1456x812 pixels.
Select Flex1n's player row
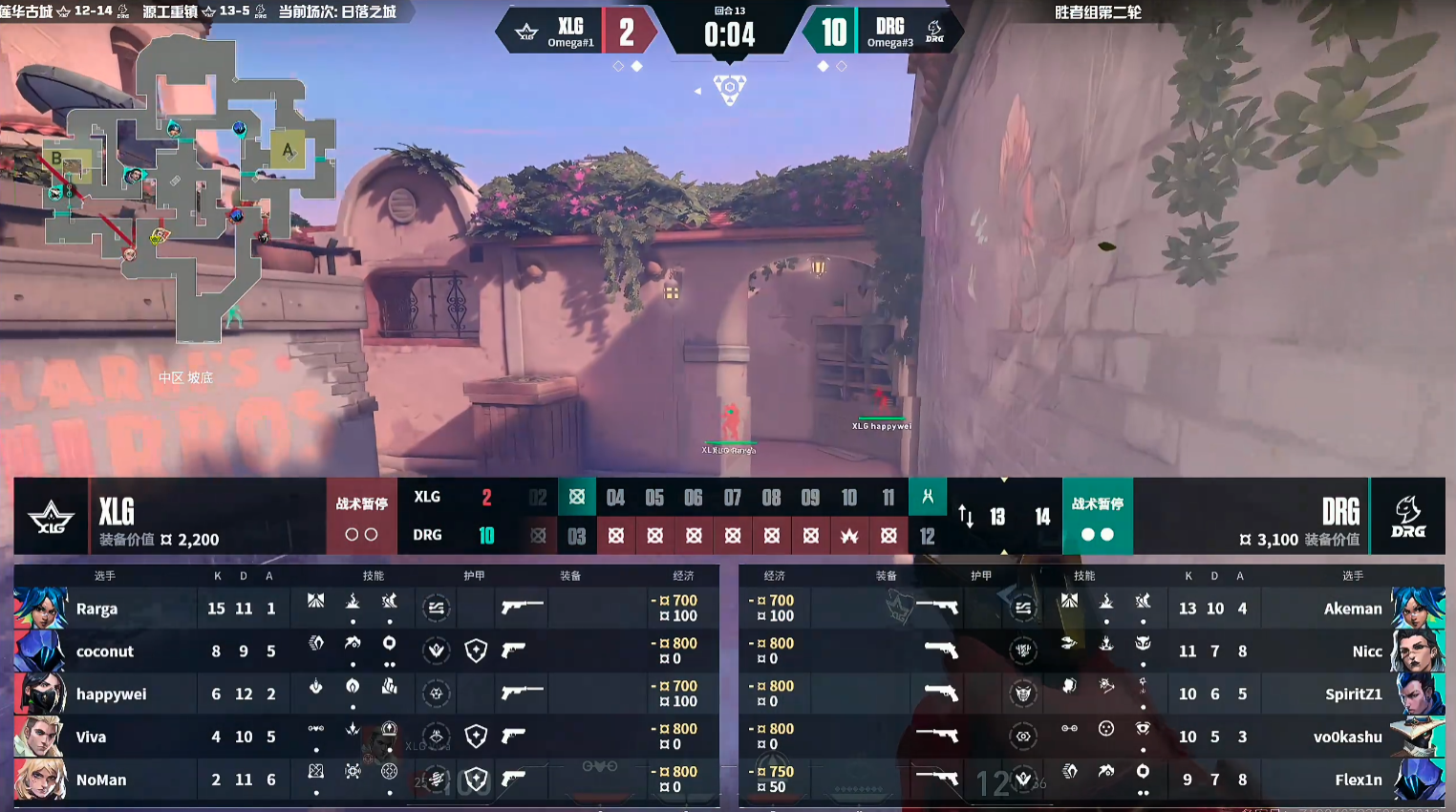coord(1091,780)
